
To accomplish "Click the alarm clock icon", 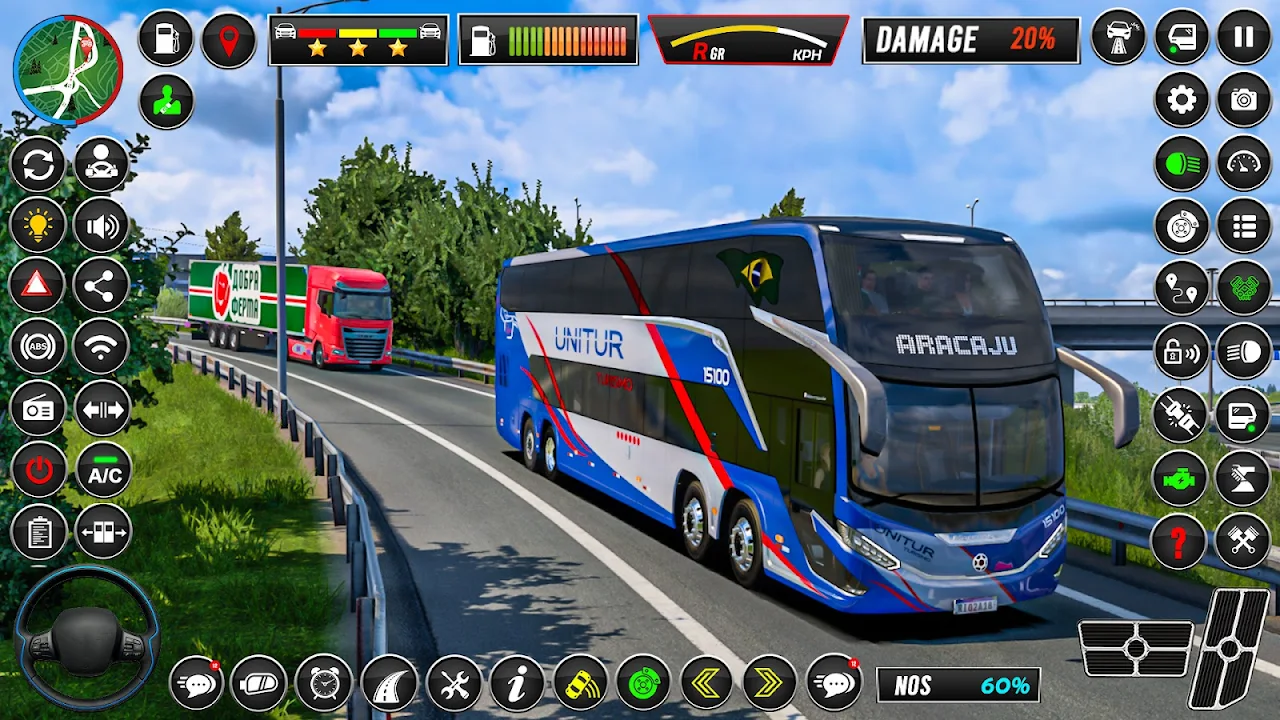I will pyautogui.click(x=323, y=683).
